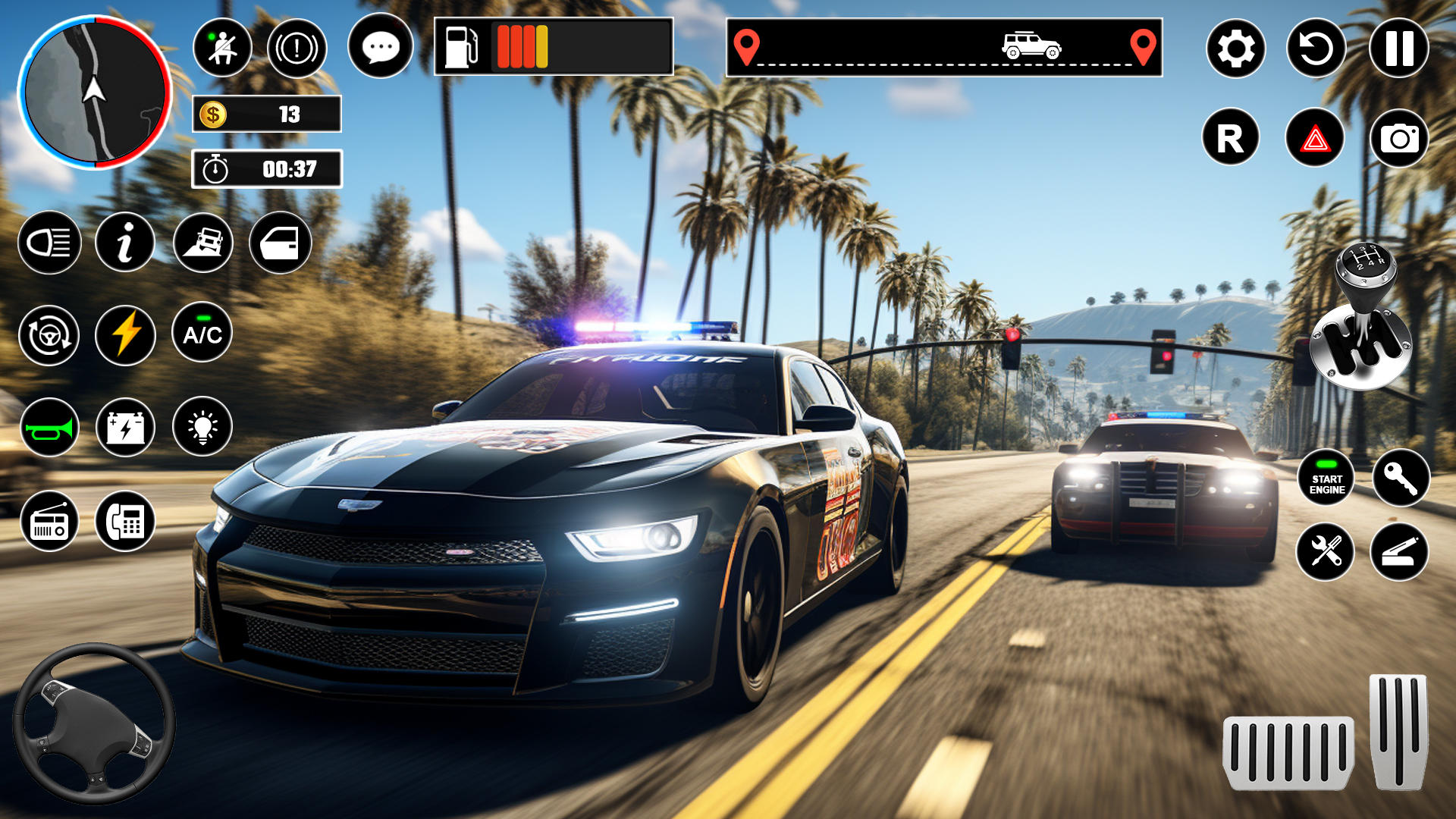Turn the ignition key icon

click(x=1400, y=478)
